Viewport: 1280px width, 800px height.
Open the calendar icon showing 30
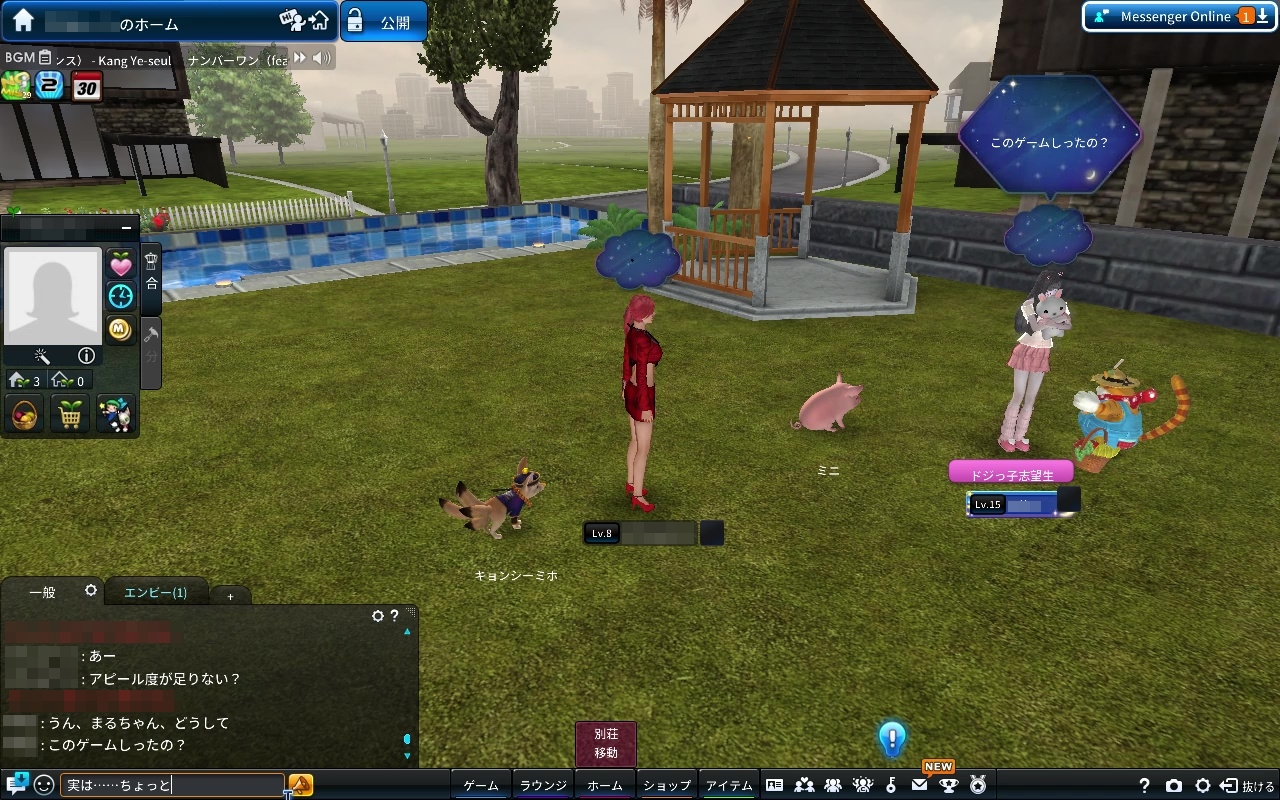tap(87, 87)
